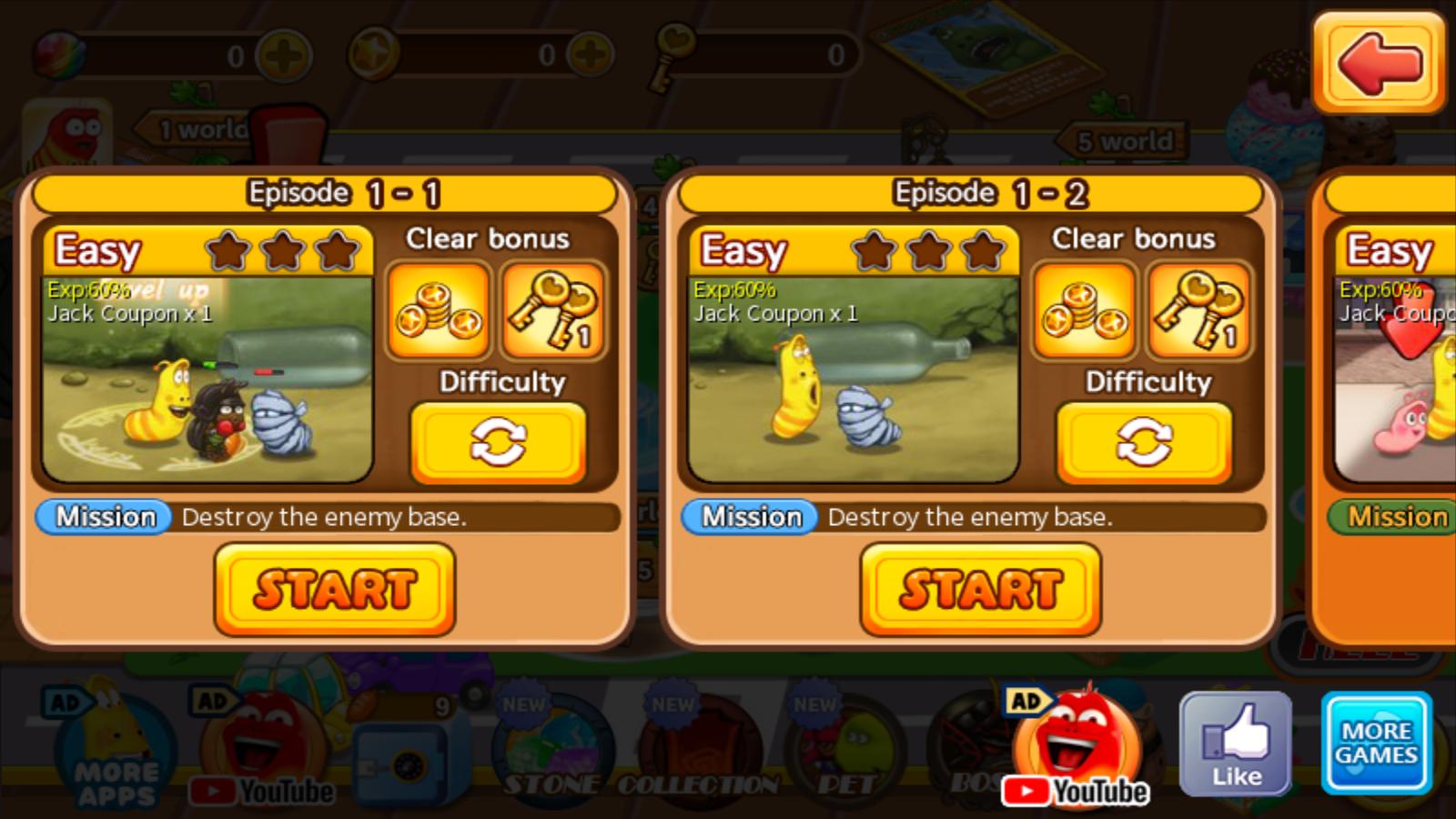Screen dimensions: 1456x819
Task: Select the 5 world signpost
Action: click(x=1120, y=139)
